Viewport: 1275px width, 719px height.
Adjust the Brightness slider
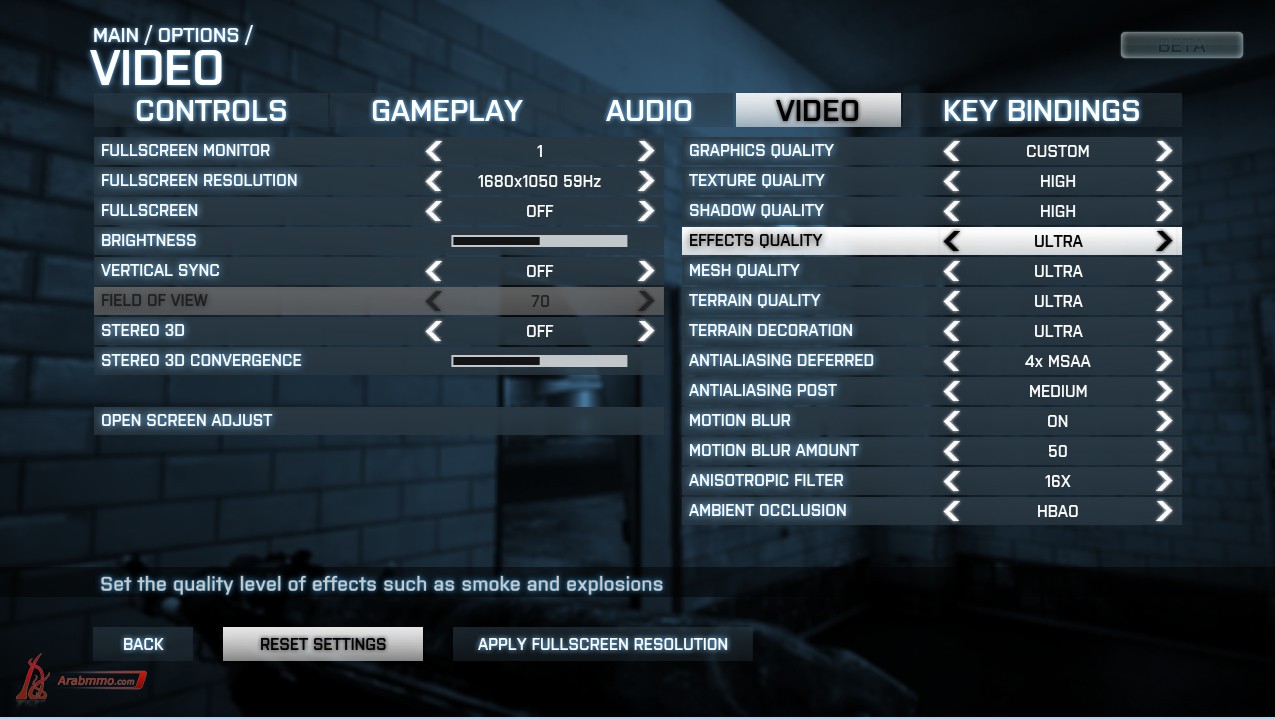(x=539, y=241)
